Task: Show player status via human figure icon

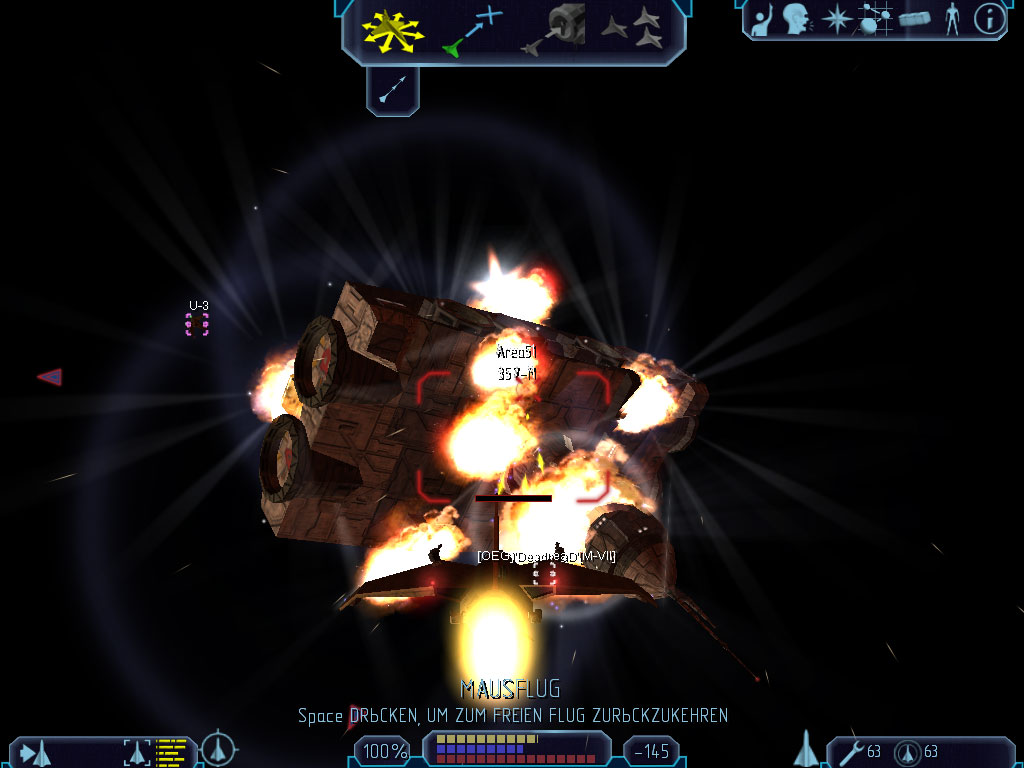Action: coord(952,19)
